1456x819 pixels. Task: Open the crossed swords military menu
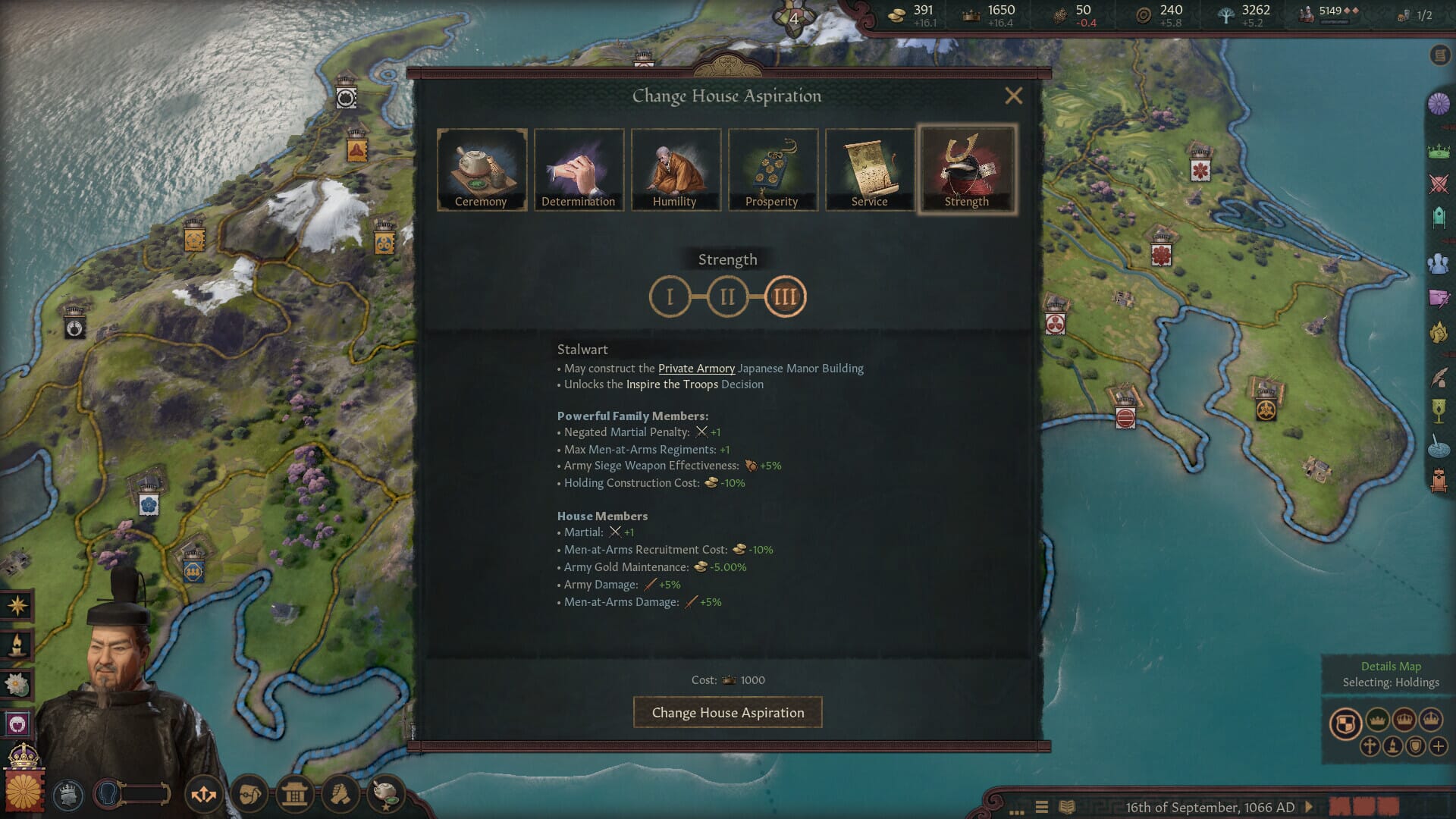tap(1439, 184)
